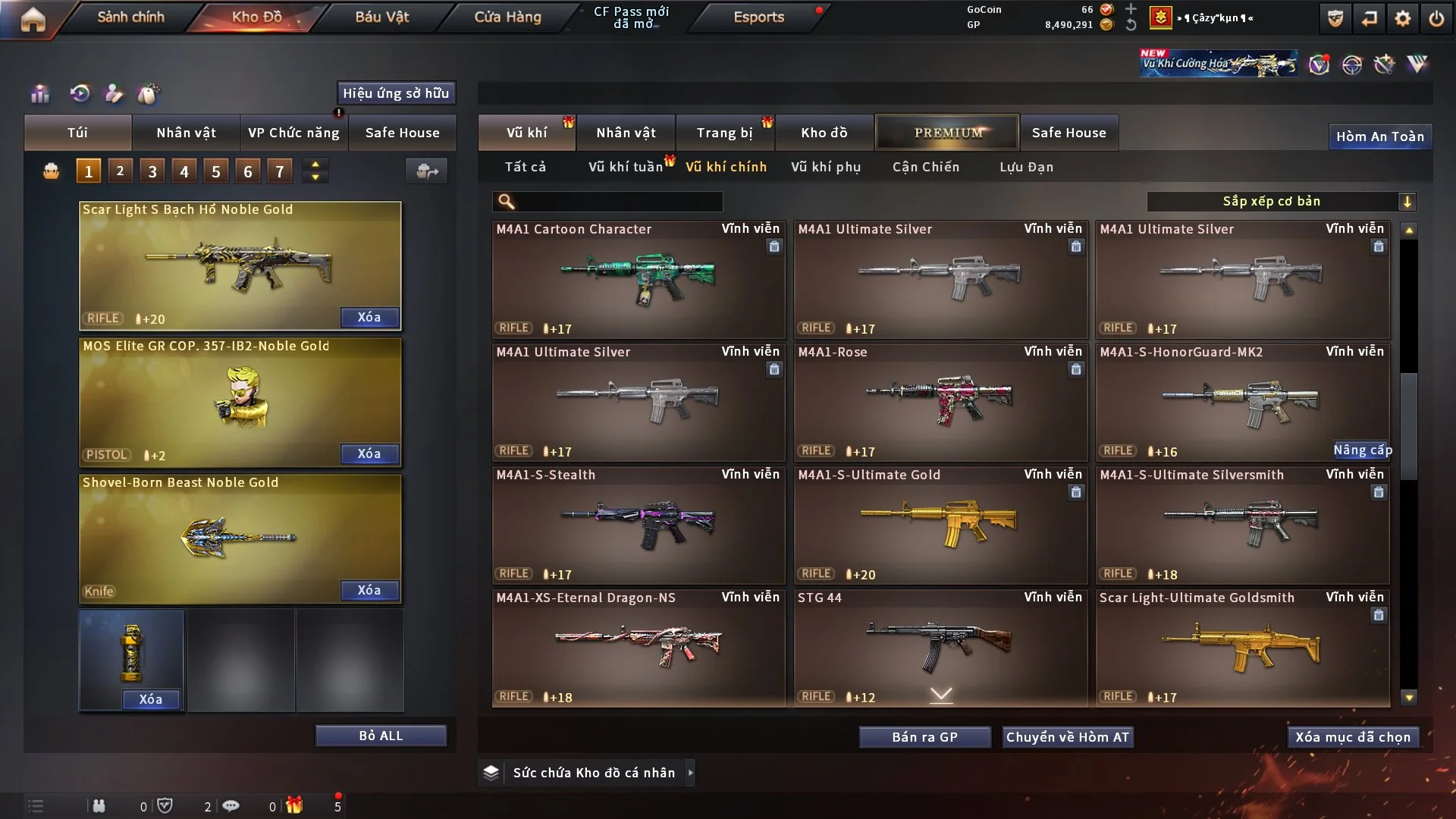Remove Scar Light S Bạch Hổ with Xóa

point(369,317)
